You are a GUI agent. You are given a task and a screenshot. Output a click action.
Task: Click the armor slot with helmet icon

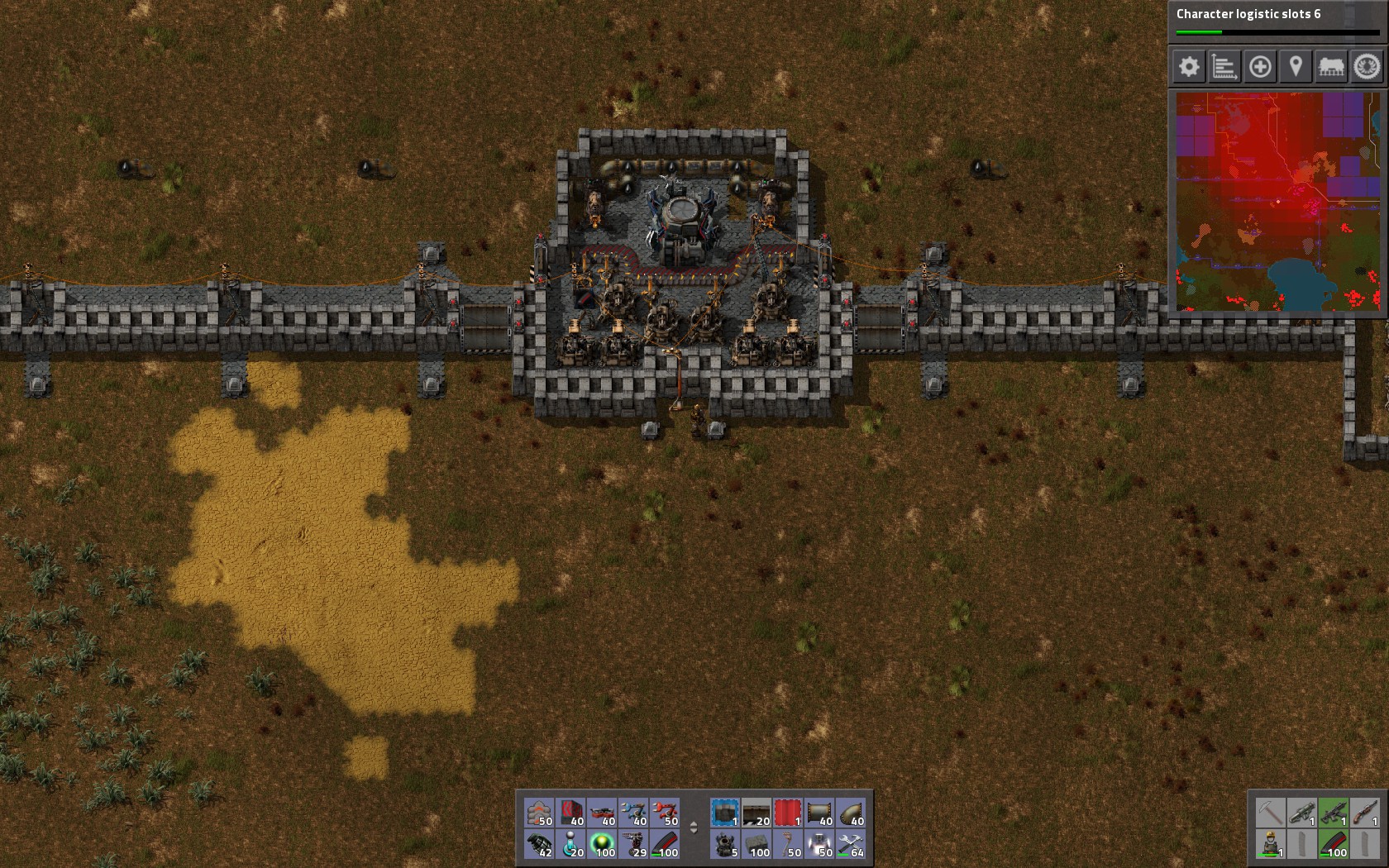1271,844
